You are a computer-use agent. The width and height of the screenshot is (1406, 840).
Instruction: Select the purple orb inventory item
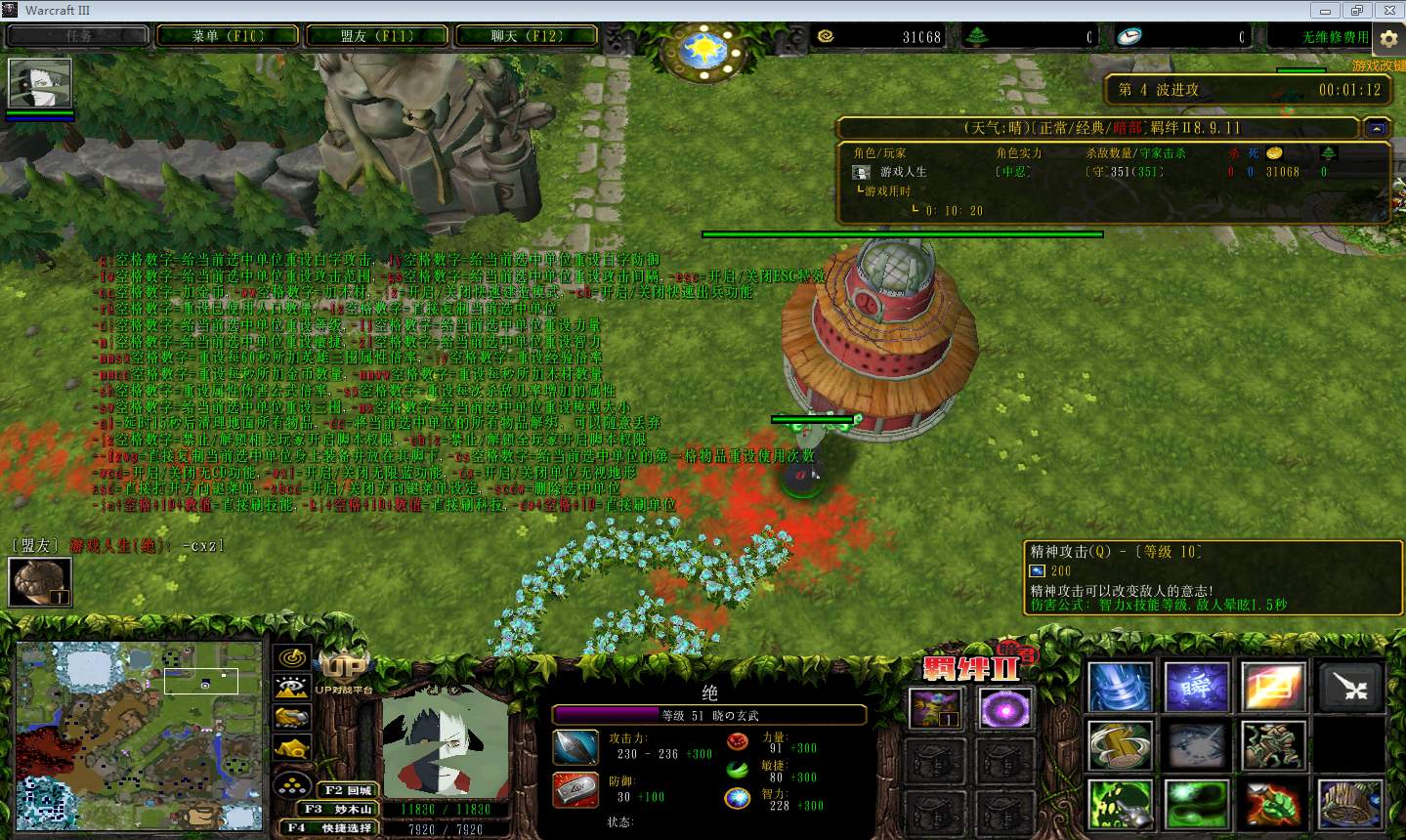1002,710
